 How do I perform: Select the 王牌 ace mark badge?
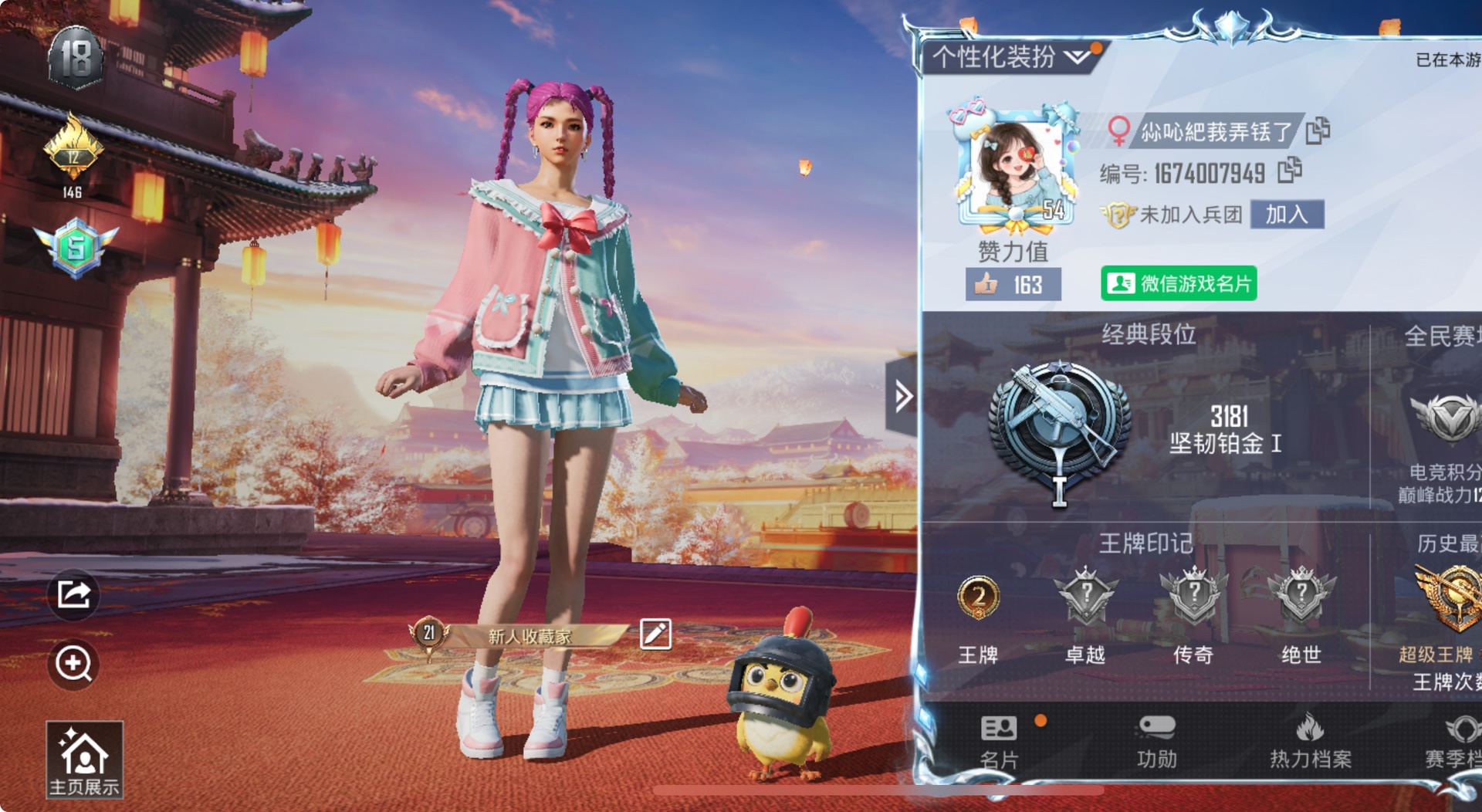pos(978,598)
